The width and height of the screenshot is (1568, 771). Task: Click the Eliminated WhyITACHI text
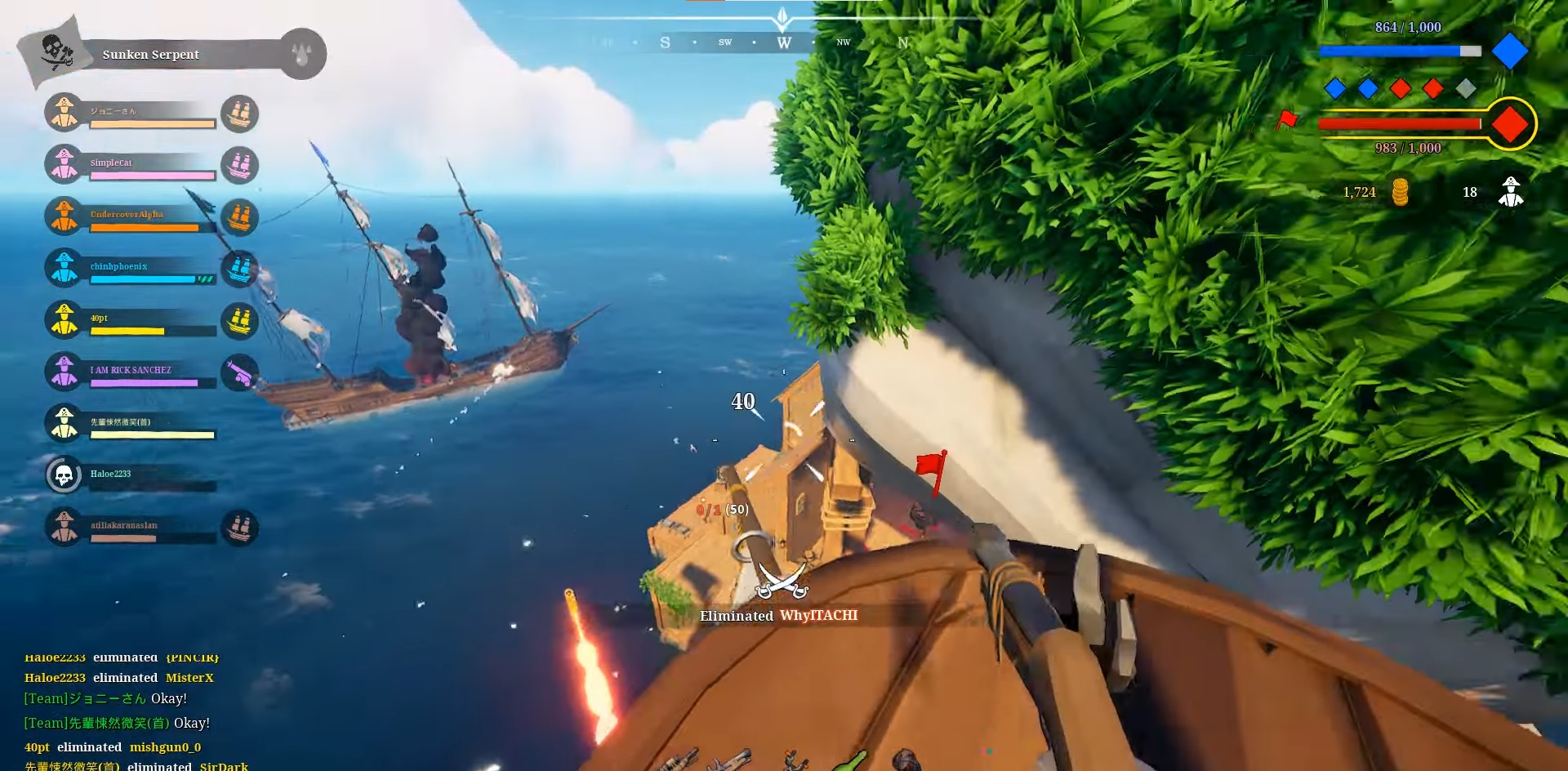pyautogui.click(x=777, y=617)
